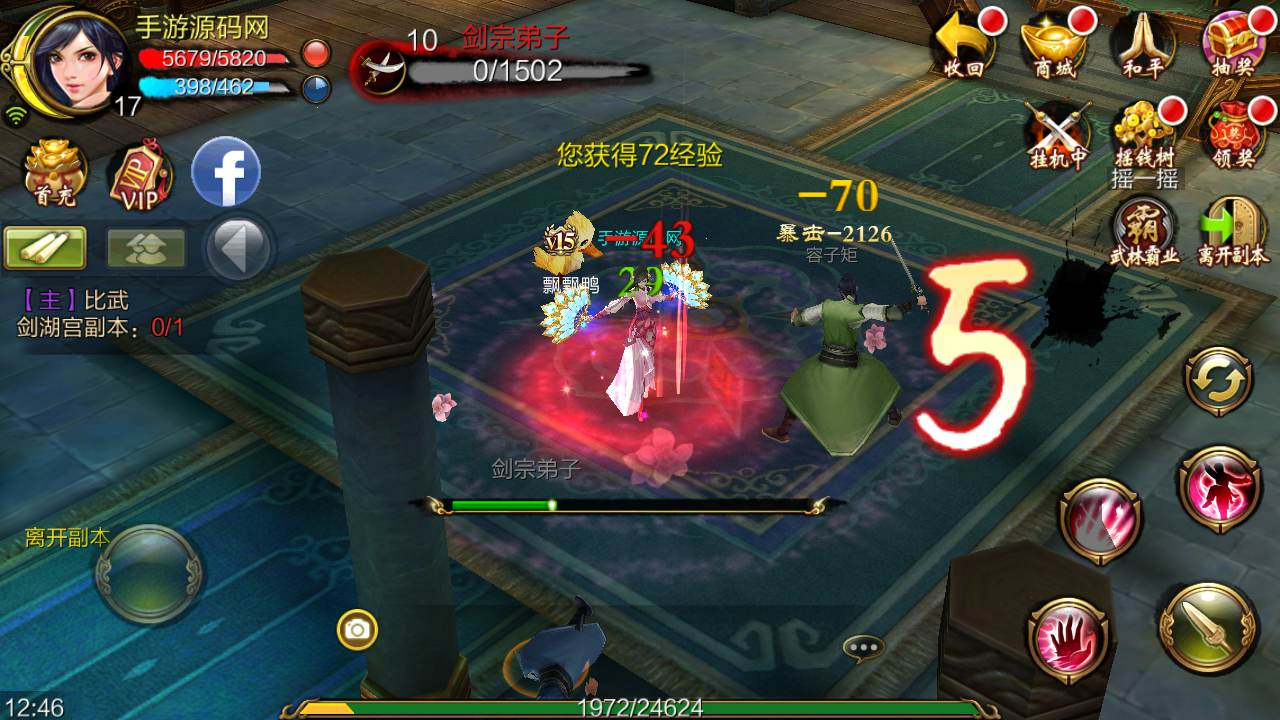Image resolution: width=1280 pixels, height=720 pixels.
Task: Click 离开副本 exit door icon
Action: tap(1232, 228)
